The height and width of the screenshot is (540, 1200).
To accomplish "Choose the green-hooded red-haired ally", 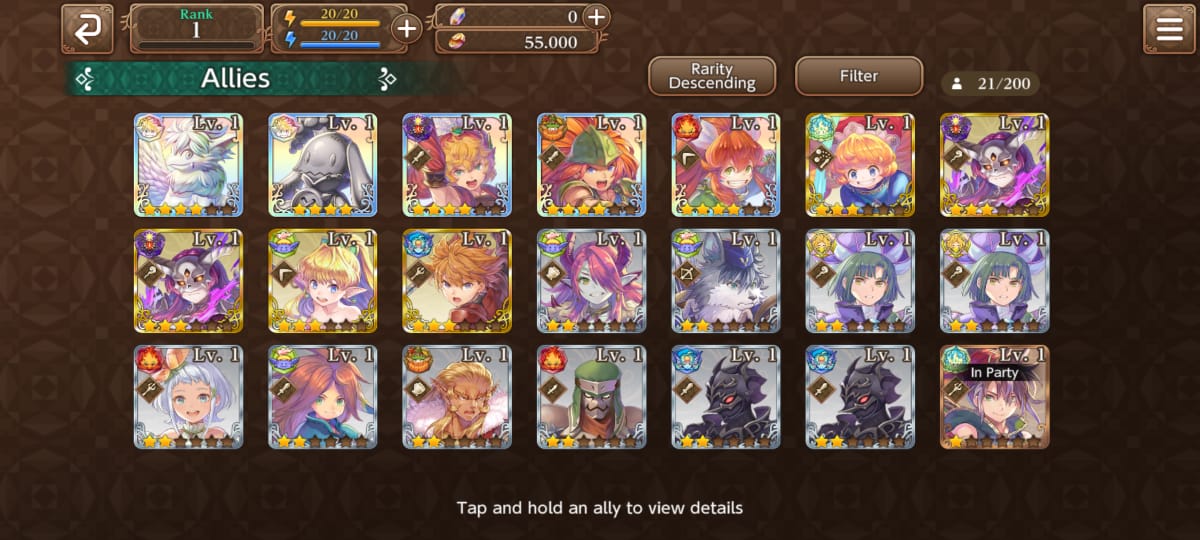I will [x=592, y=165].
